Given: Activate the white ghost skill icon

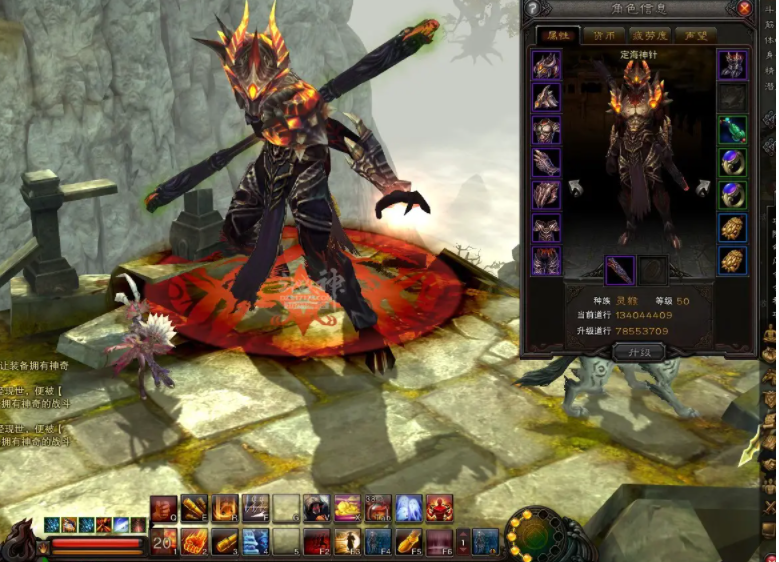Looking at the screenshot, I should tap(408, 508).
